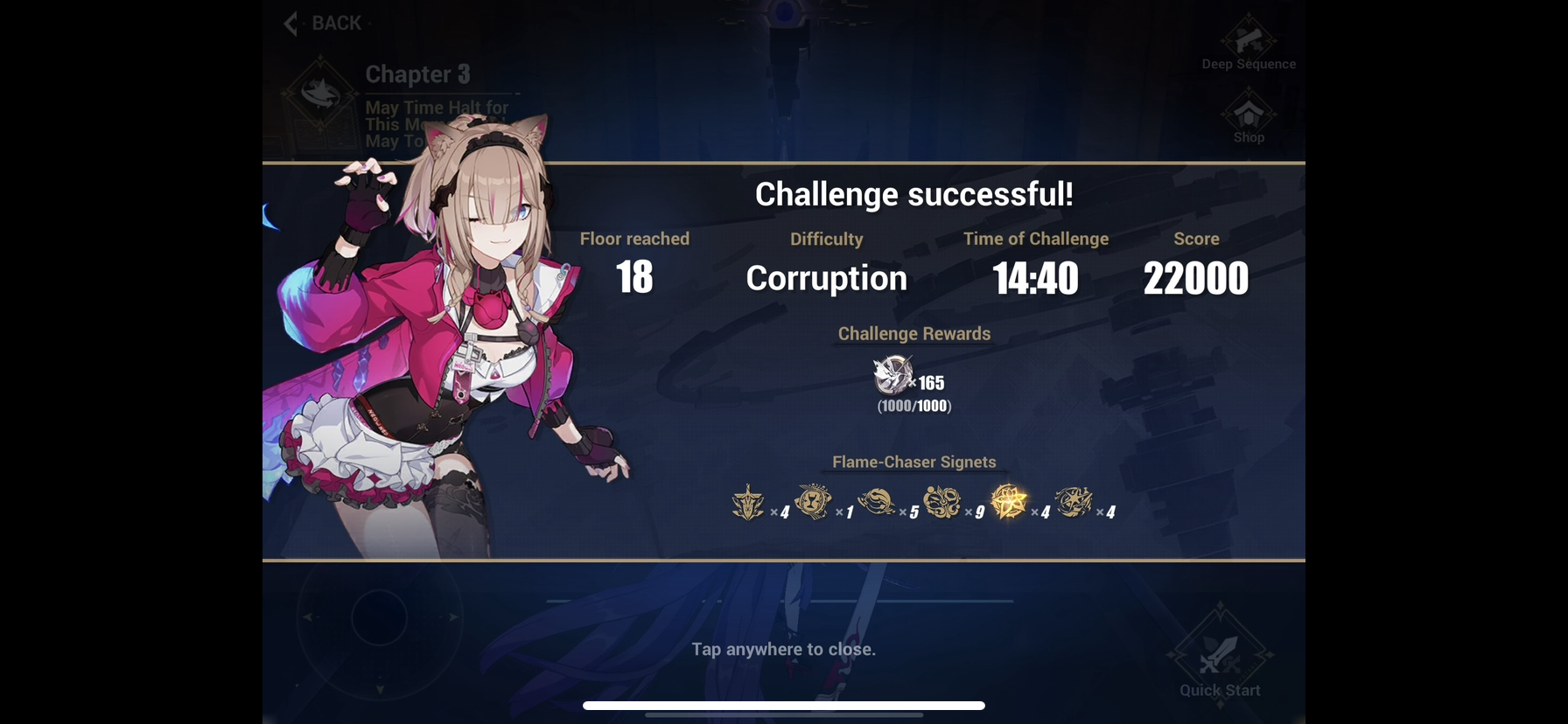The image size is (1568, 724).
Task: Select the Flame-Chaser Signets section title
Action: [x=913, y=462]
